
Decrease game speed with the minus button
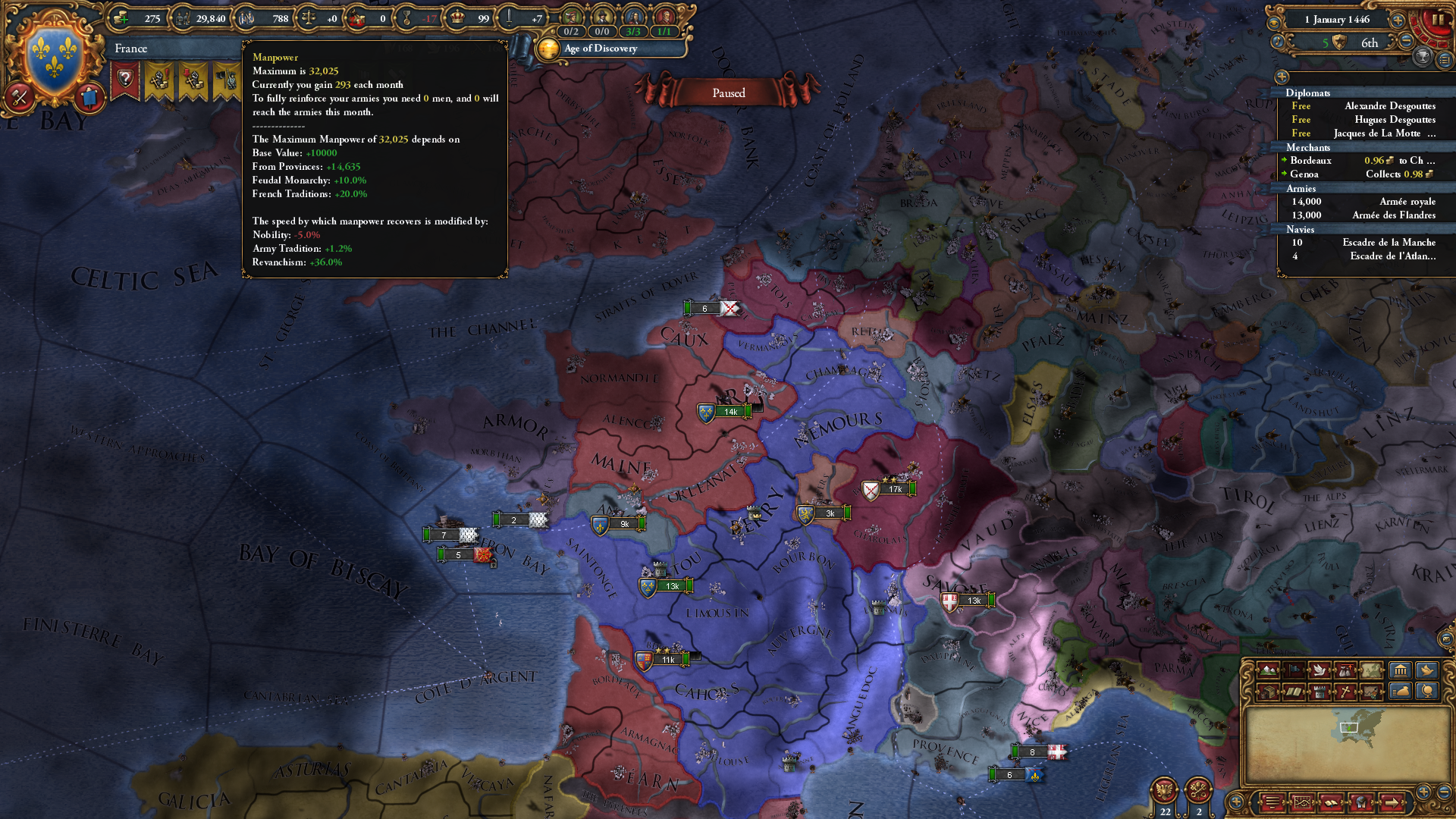click(1406, 42)
